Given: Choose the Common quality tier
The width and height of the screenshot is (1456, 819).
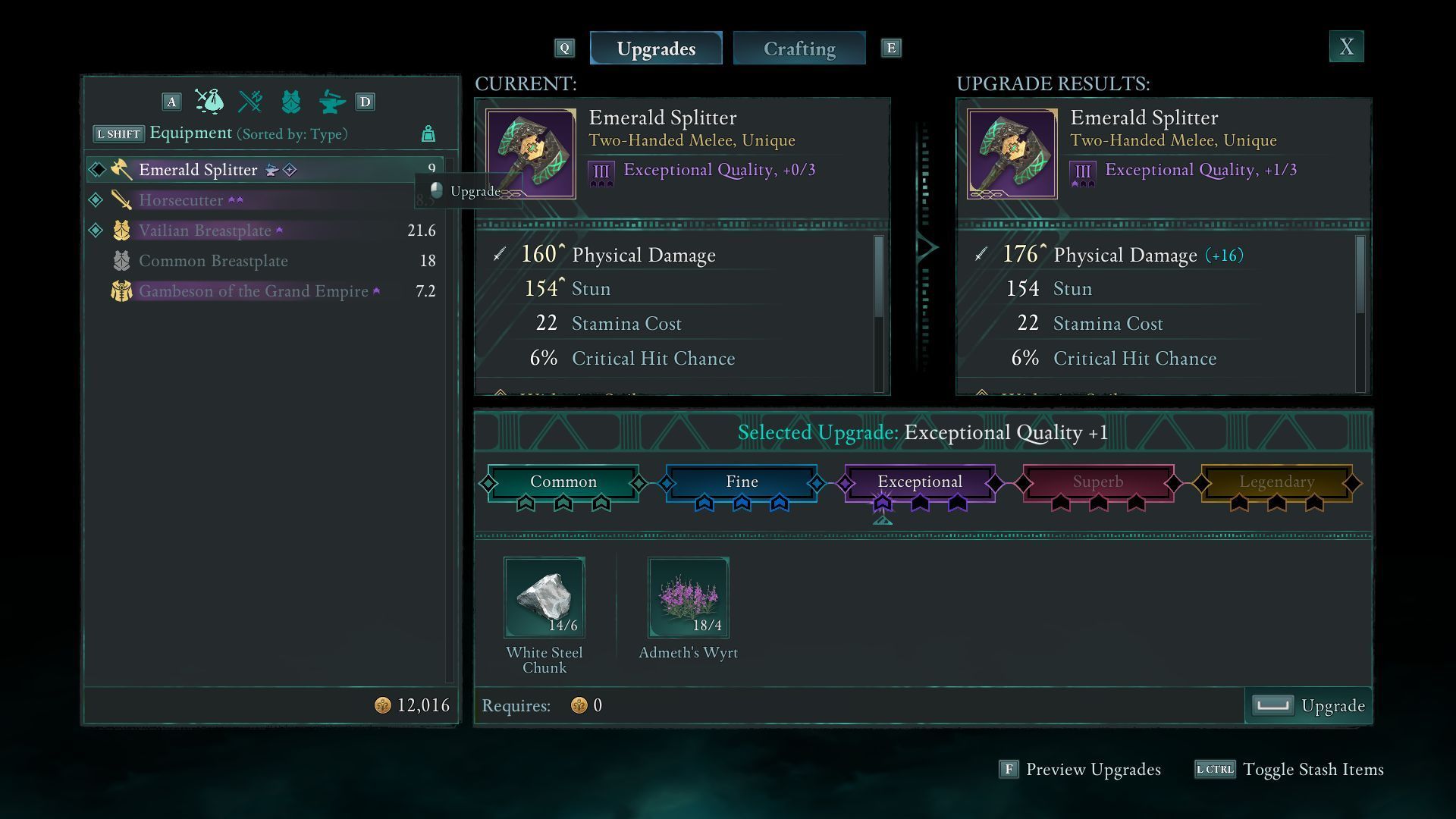Looking at the screenshot, I should click(x=563, y=482).
